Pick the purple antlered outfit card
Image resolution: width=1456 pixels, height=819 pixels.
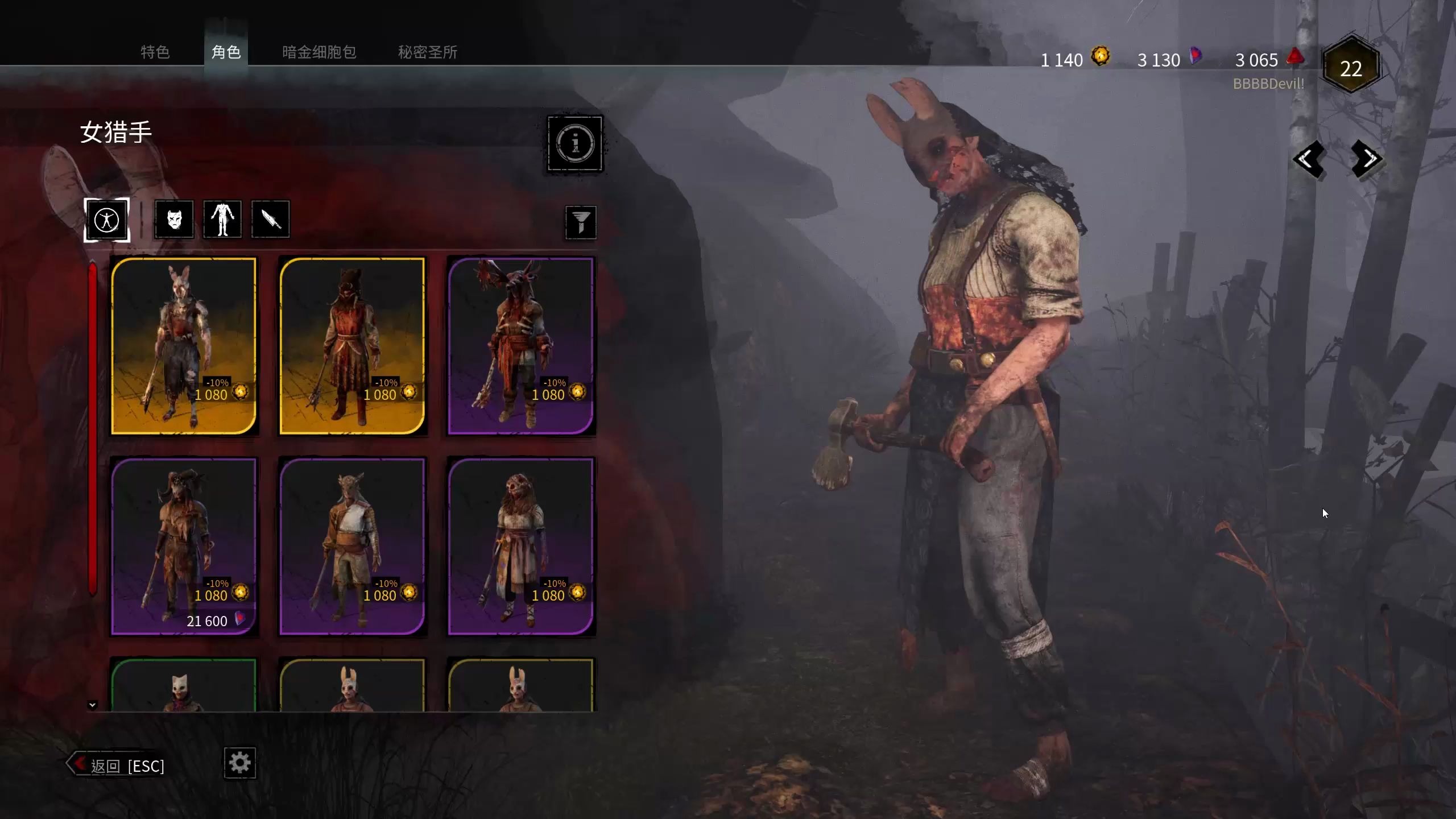point(520,346)
